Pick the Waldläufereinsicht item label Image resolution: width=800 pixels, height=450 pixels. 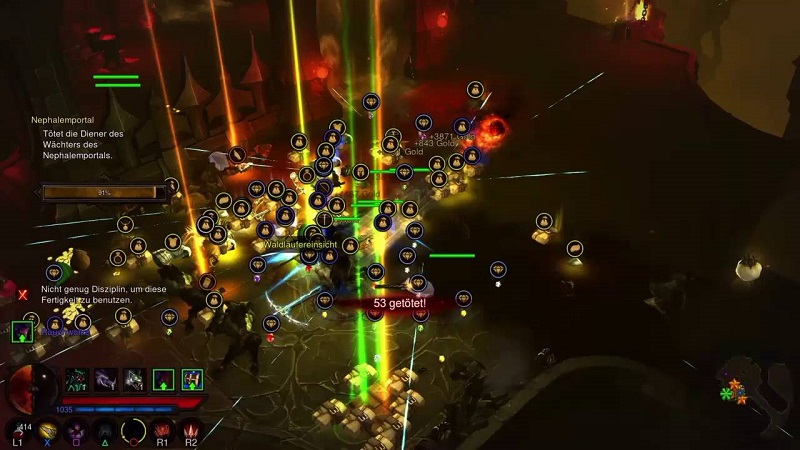[298, 244]
